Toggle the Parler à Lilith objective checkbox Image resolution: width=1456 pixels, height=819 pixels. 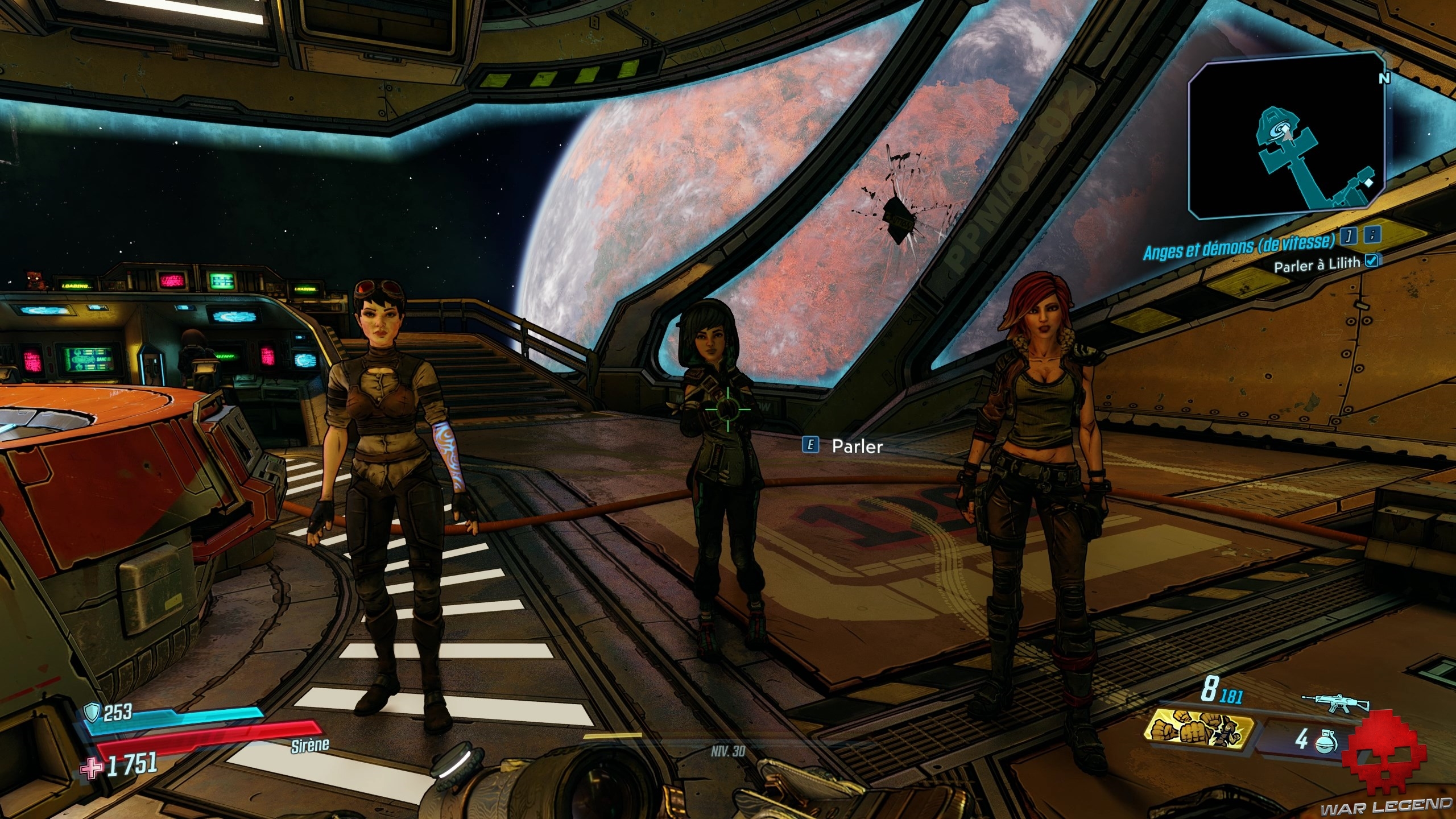1368,261
